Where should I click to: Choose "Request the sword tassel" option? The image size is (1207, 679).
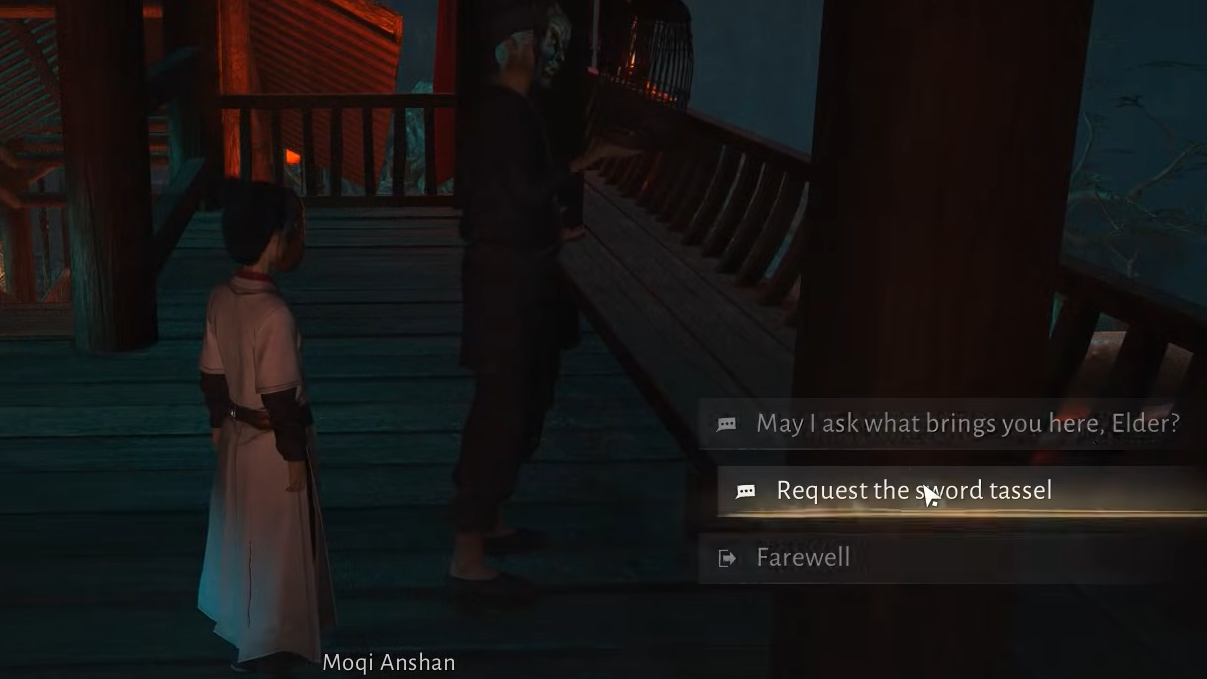[x=913, y=491]
